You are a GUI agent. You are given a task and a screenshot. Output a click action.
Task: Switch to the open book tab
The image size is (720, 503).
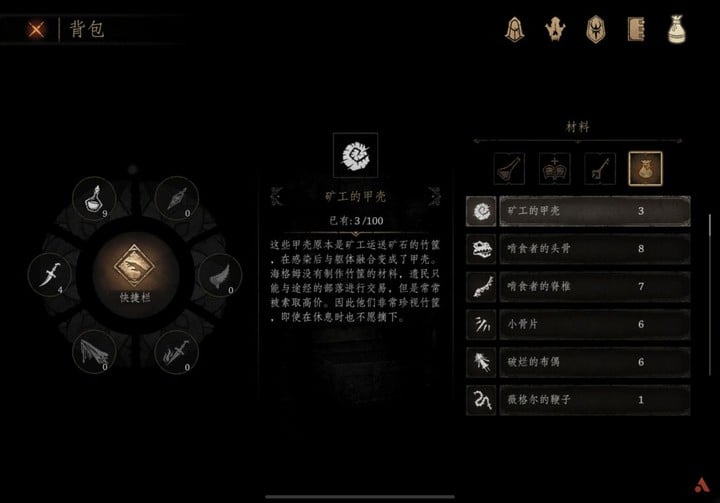(554, 168)
